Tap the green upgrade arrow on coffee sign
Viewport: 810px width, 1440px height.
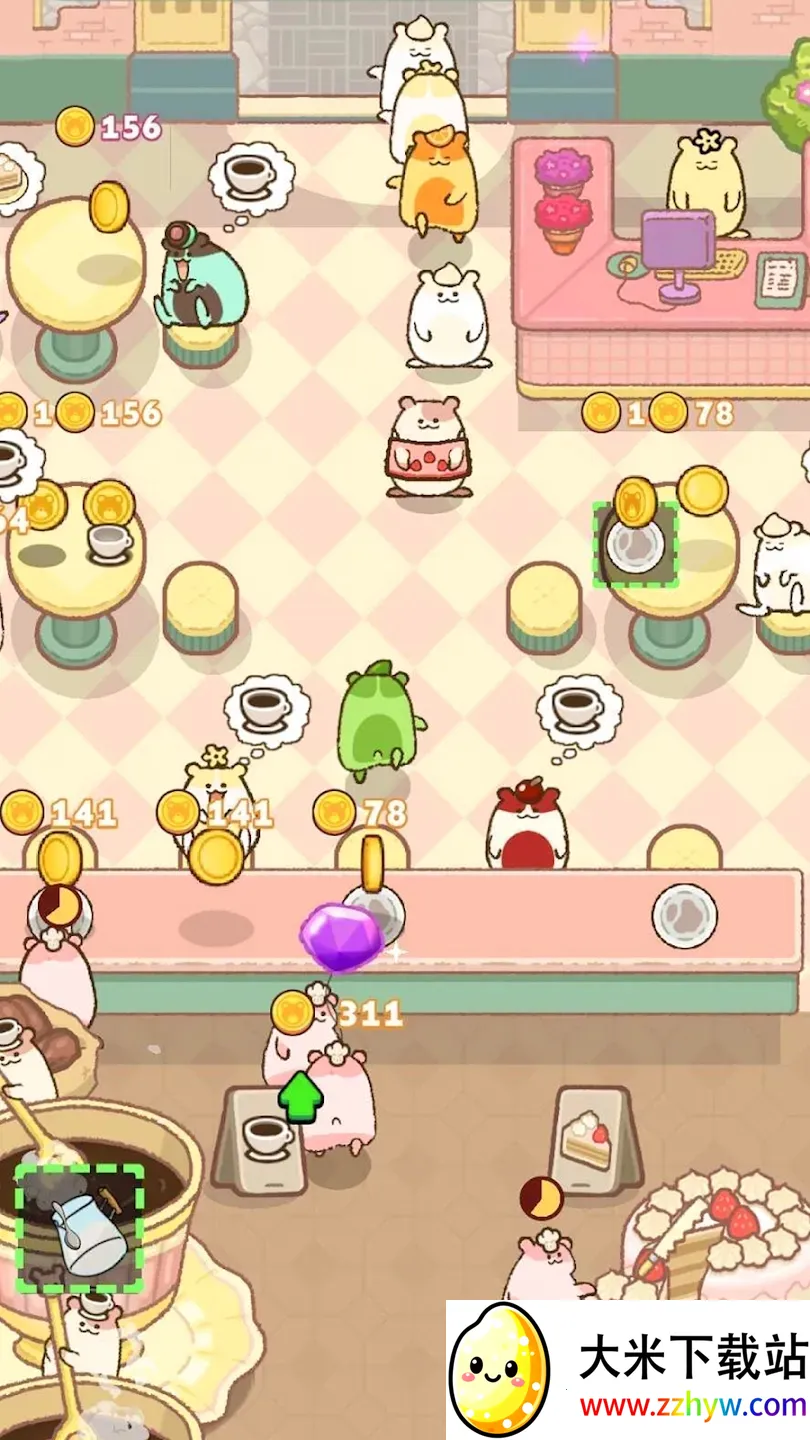[300, 1097]
